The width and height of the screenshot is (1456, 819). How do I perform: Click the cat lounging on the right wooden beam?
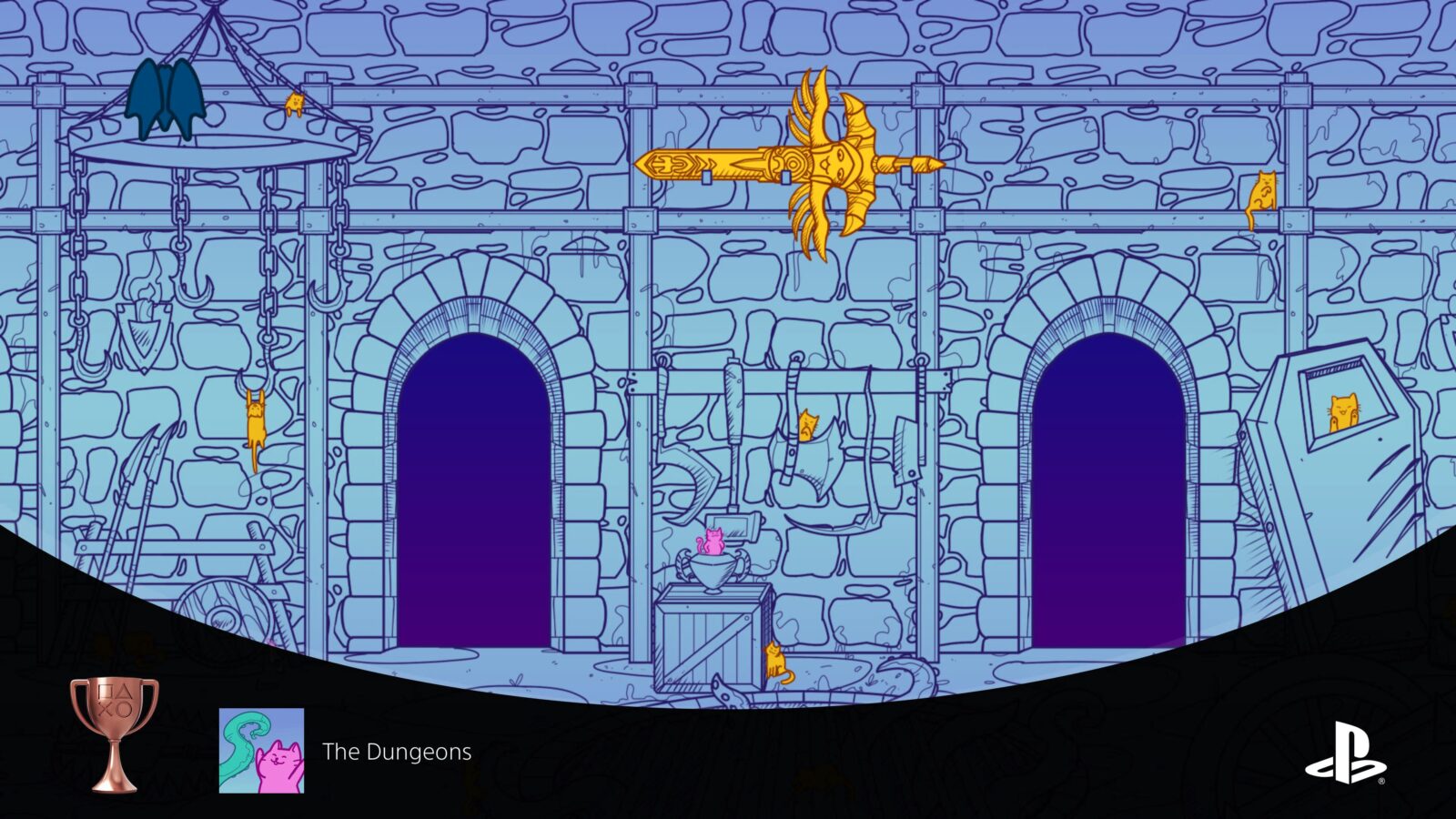[x=1265, y=191]
